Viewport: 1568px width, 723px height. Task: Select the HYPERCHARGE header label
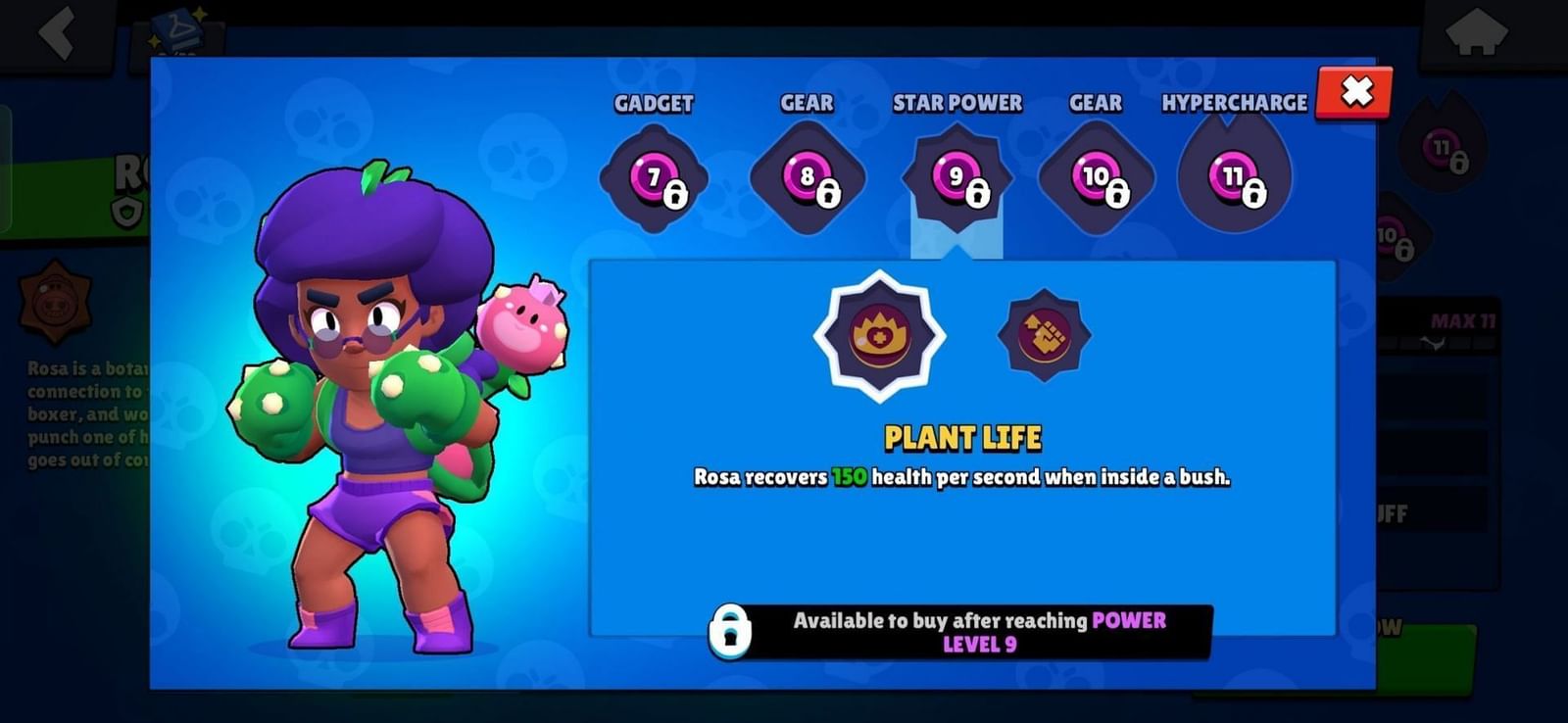(x=1234, y=102)
